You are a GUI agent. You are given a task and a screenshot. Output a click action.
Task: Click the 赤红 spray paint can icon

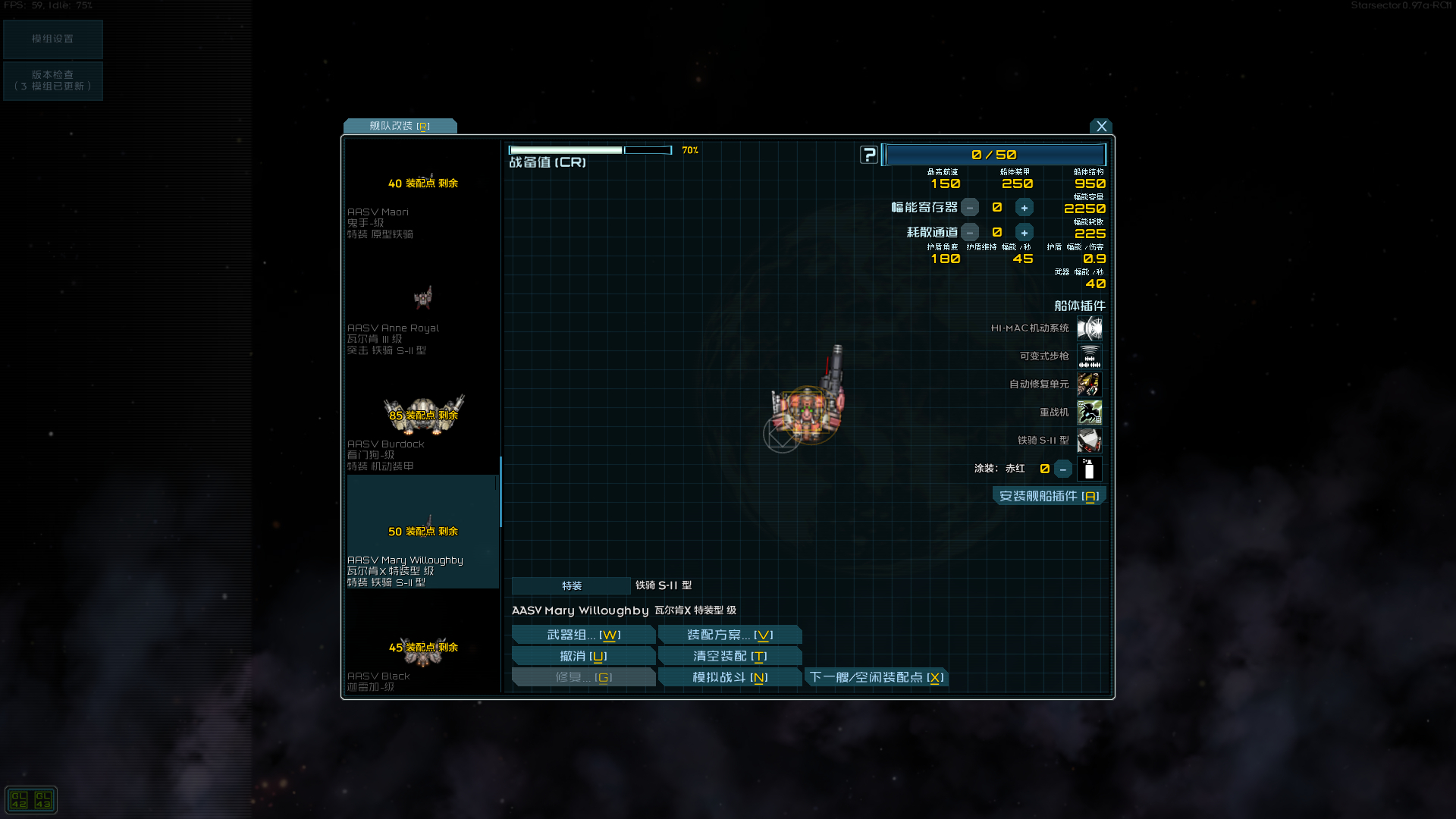point(1090,469)
